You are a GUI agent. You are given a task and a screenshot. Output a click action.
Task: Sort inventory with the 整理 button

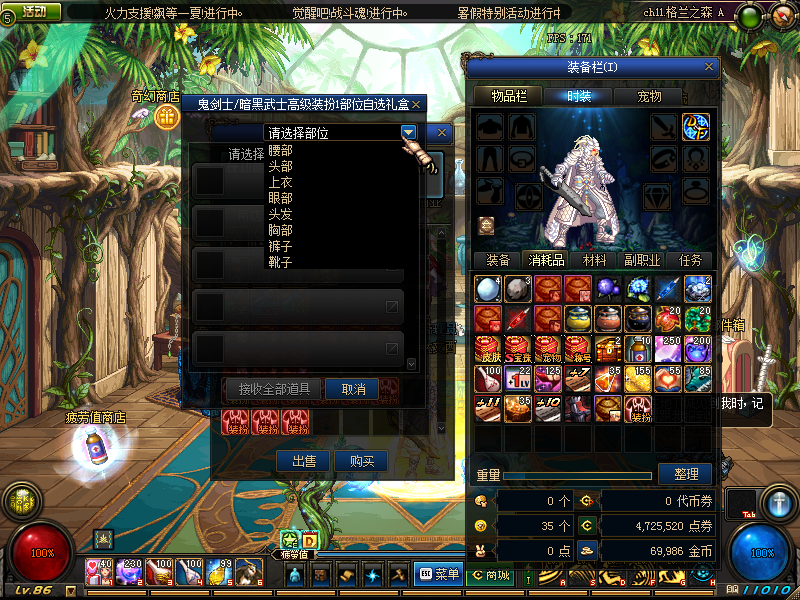click(x=685, y=474)
